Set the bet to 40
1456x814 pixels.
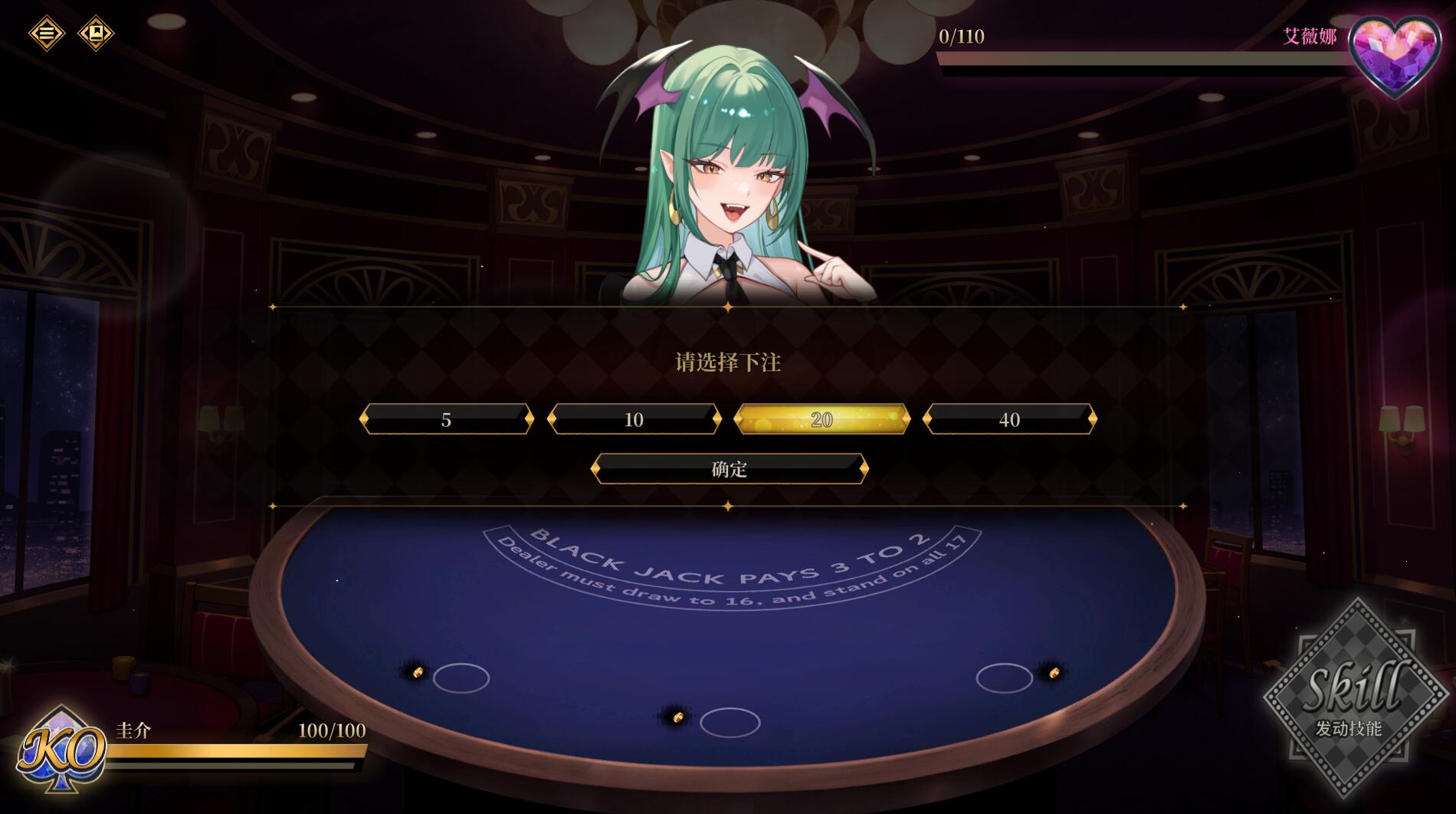click(x=1009, y=419)
